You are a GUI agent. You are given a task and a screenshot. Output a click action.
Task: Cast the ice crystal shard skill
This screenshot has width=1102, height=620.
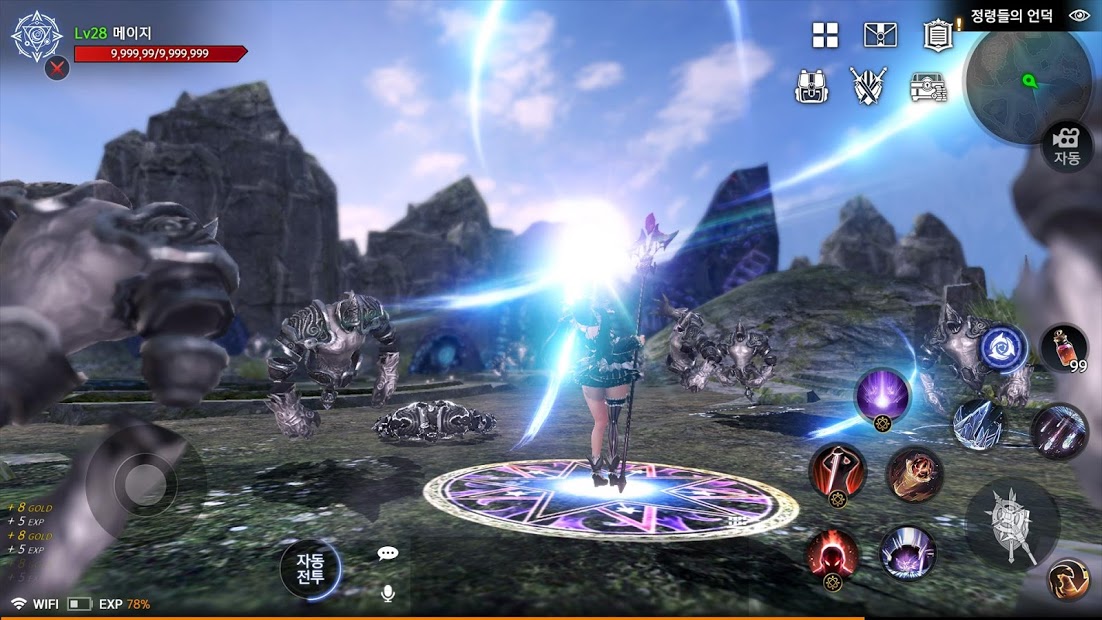coord(978,425)
